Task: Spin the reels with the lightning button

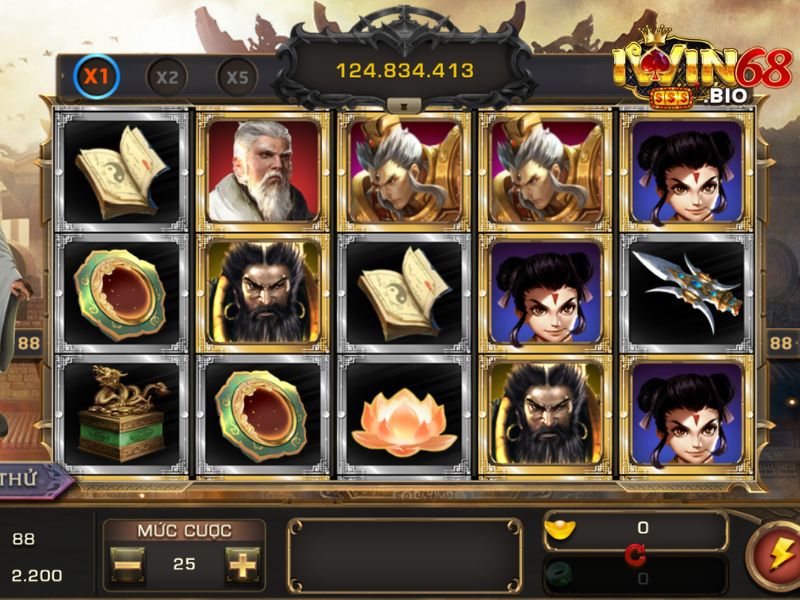Action: (x=778, y=552)
